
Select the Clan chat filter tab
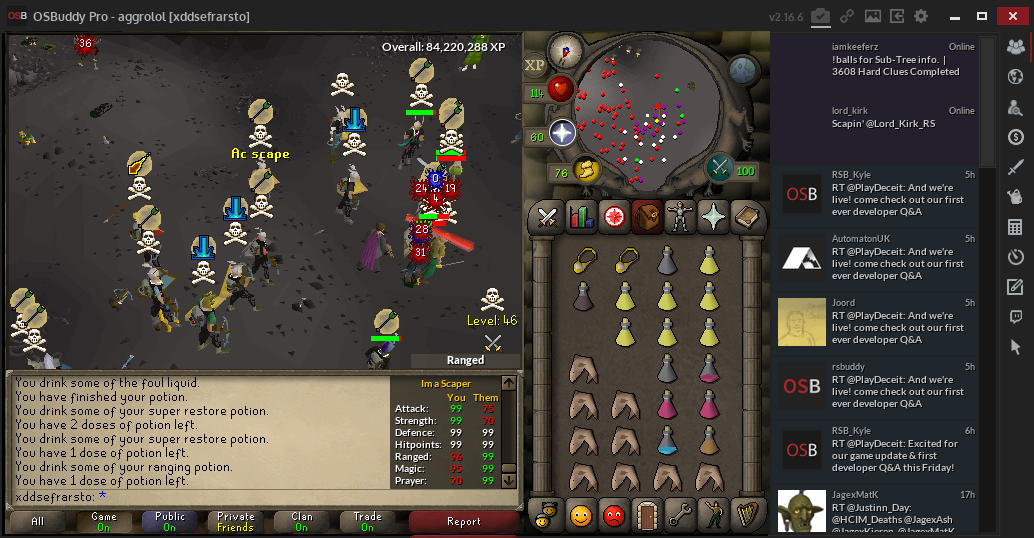(x=301, y=521)
